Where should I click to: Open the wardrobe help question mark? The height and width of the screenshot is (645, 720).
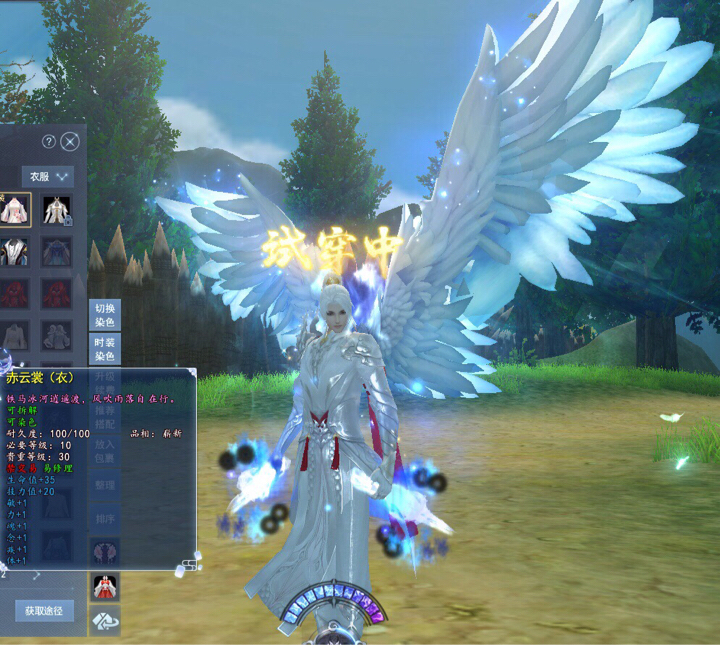48,141
